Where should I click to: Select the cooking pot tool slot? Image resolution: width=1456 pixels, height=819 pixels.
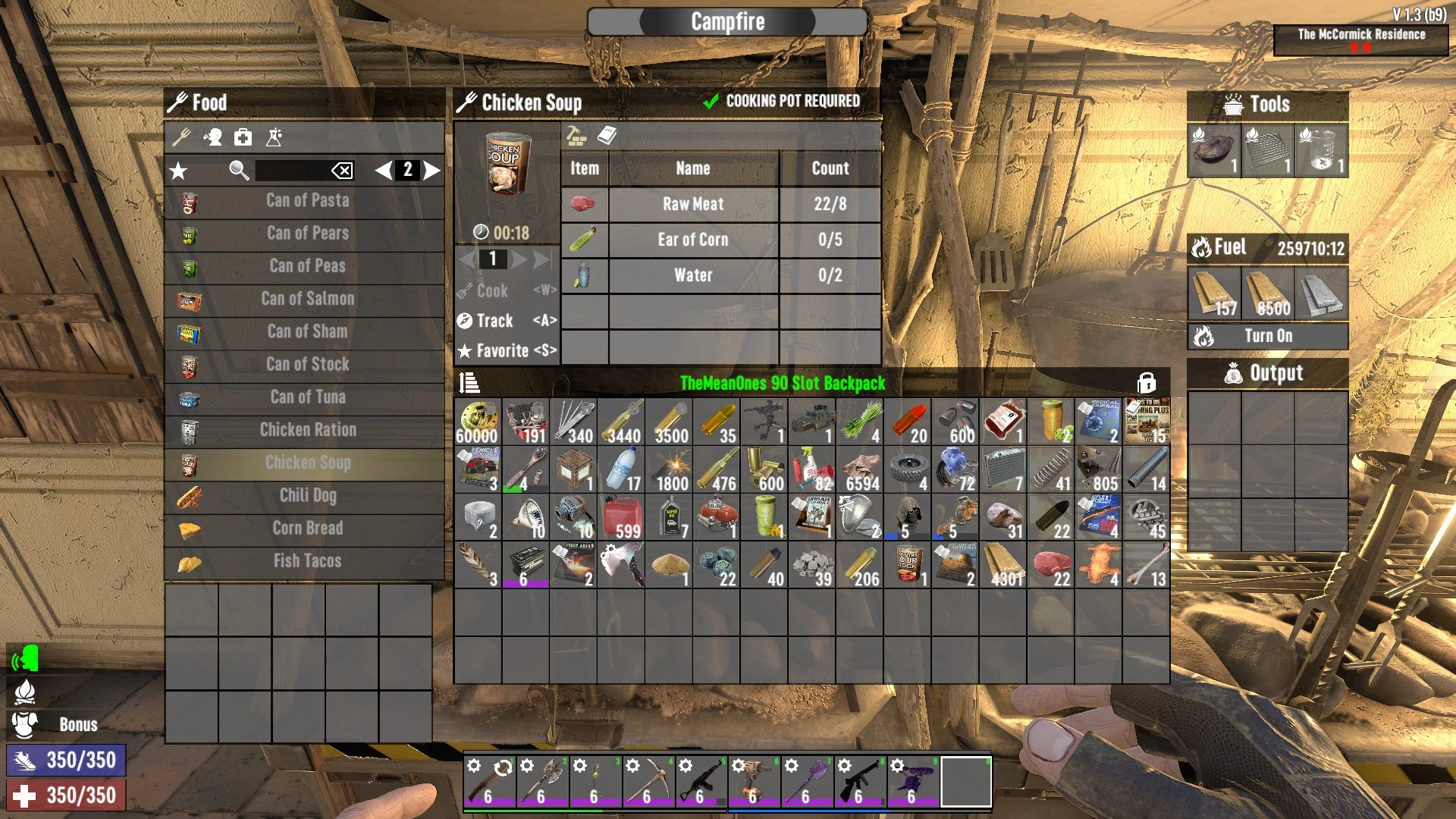click(x=1213, y=150)
